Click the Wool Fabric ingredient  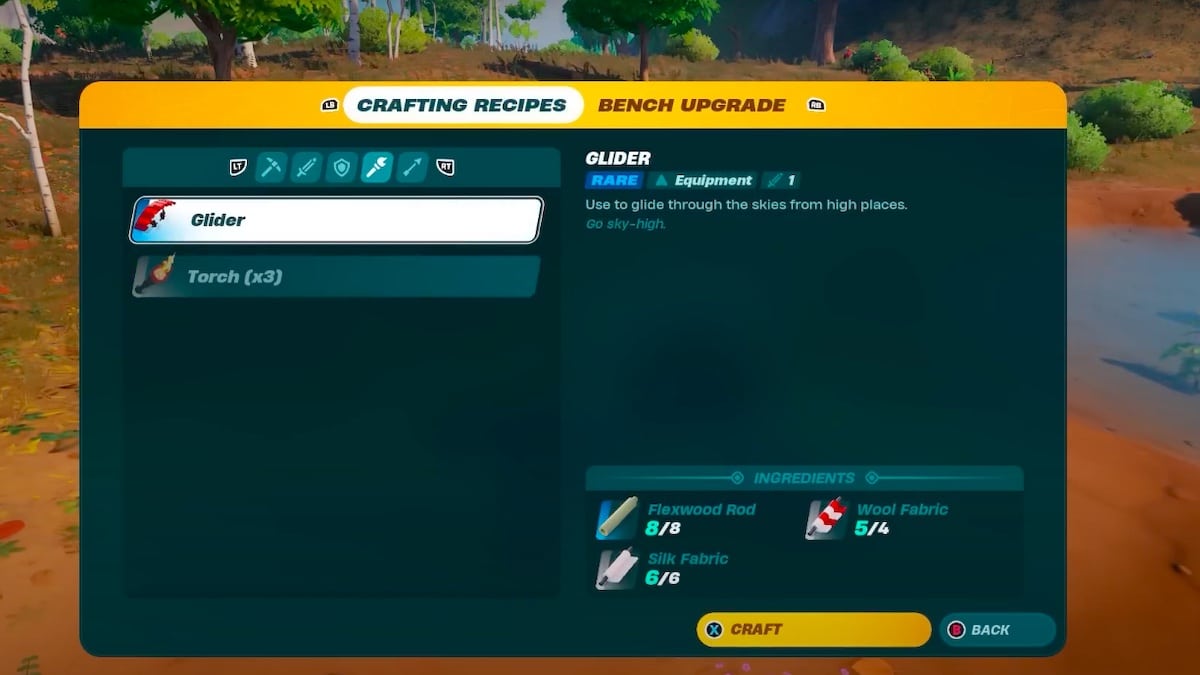(880, 519)
